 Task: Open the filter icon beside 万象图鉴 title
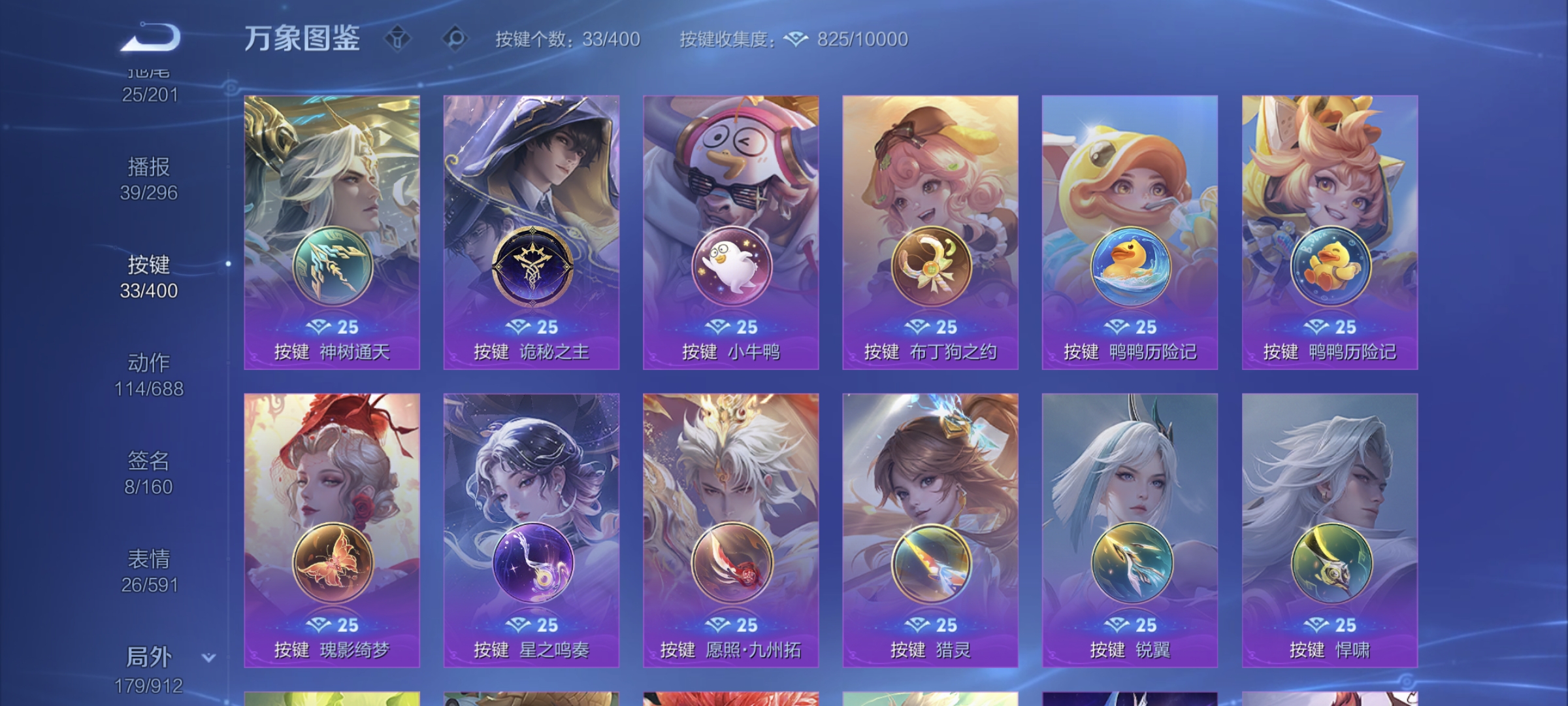click(x=399, y=39)
